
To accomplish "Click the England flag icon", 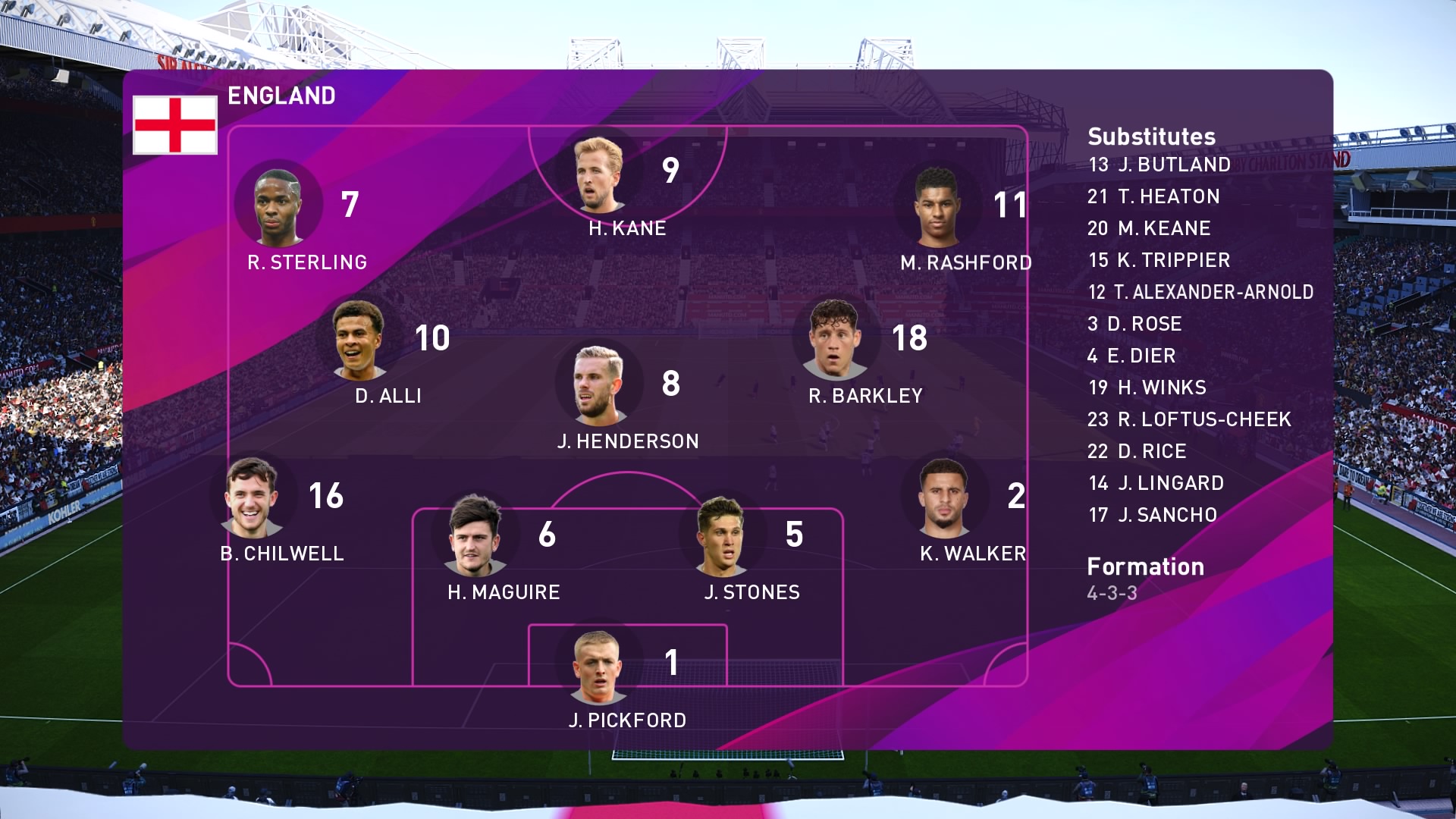I will [x=175, y=125].
